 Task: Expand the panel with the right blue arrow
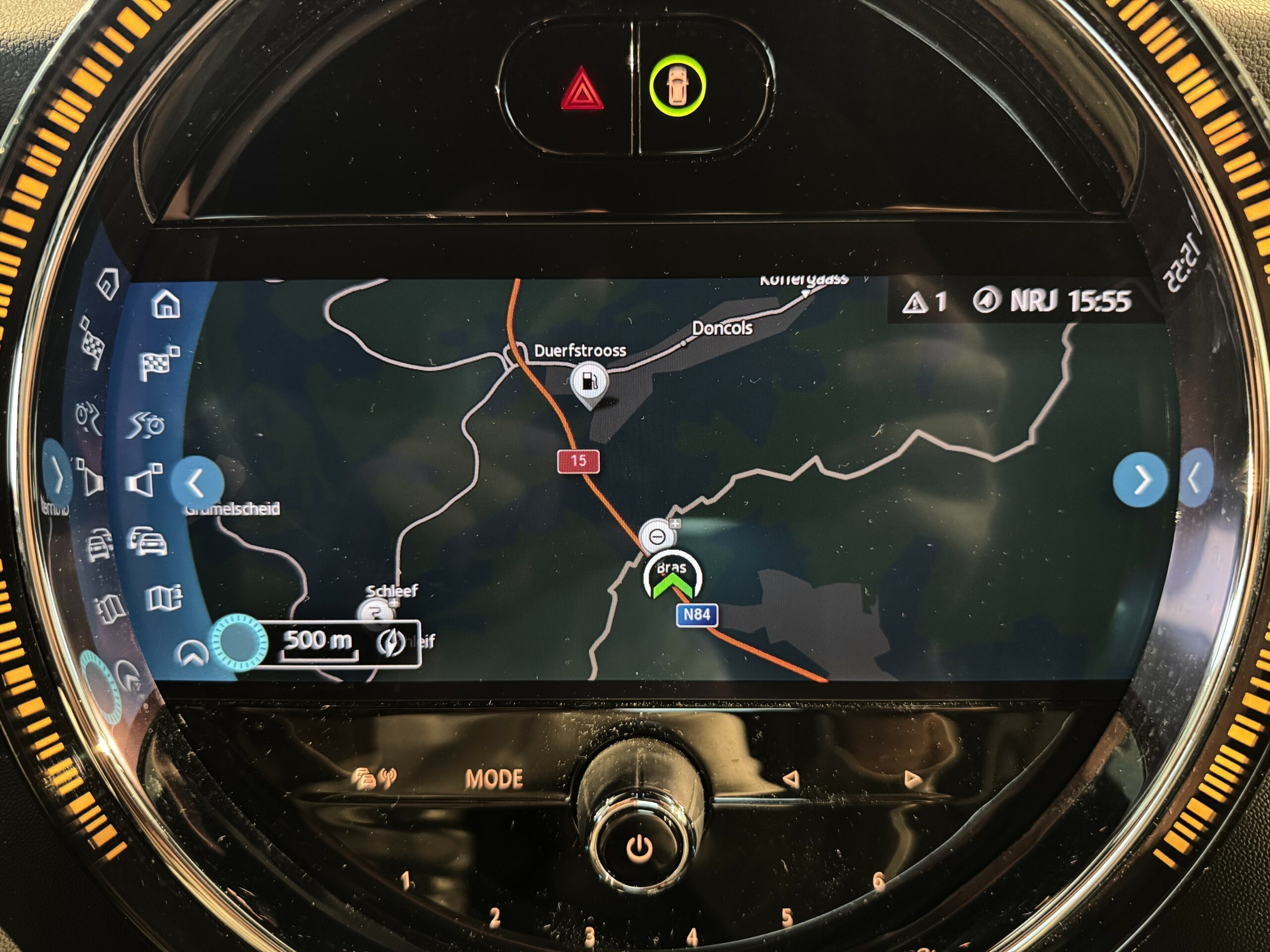pyautogui.click(x=1139, y=480)
